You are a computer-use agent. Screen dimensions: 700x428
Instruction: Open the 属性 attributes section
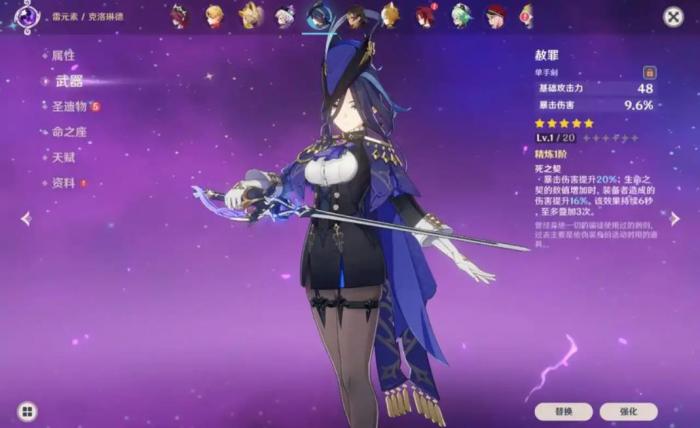[63, 55]
